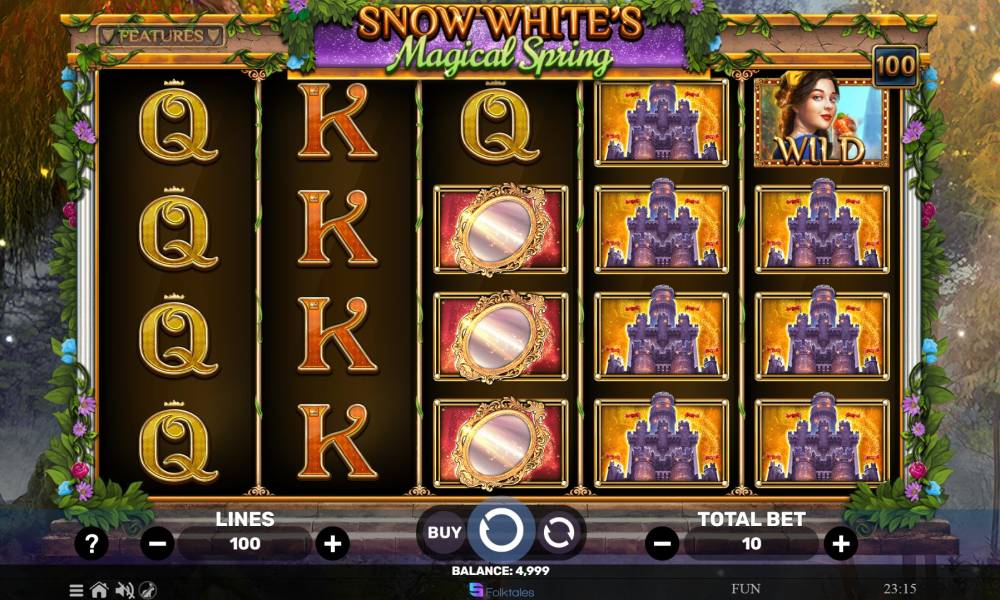
Task: Increase the number of lines
Action: [x=332, y=544]
